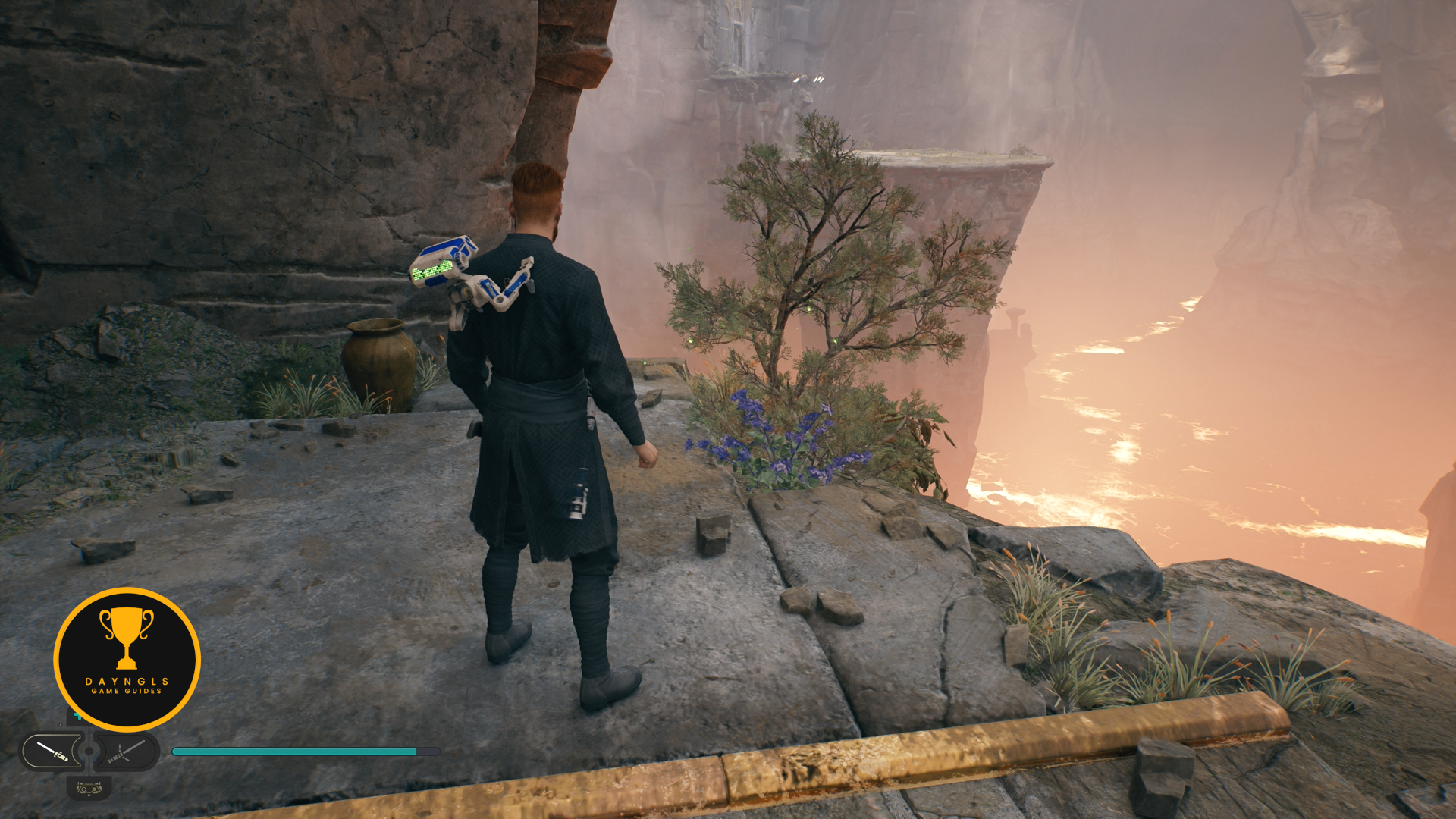Select the single lightsaber stance icon

(x=52, y=752)
